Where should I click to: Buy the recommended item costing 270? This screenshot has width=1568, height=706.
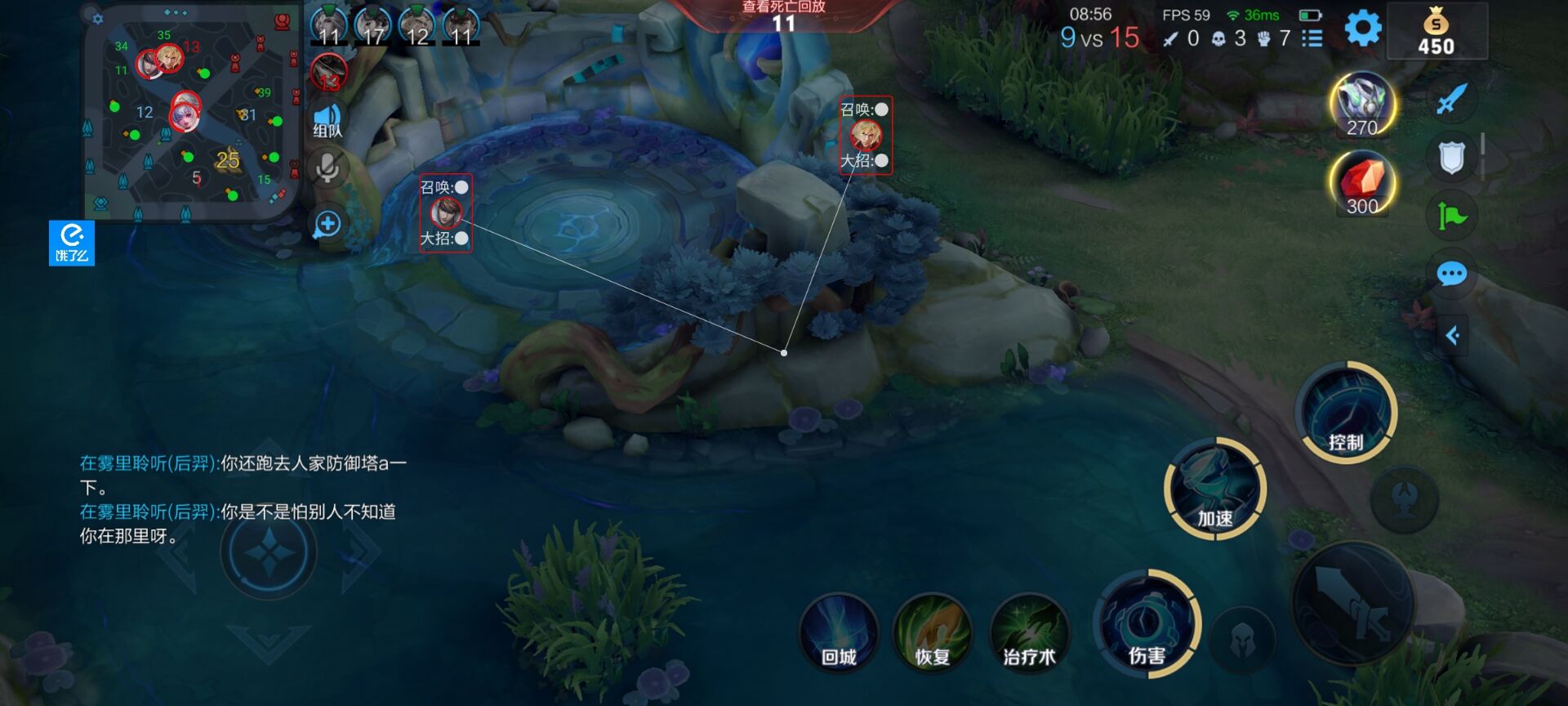(1362, 105)
